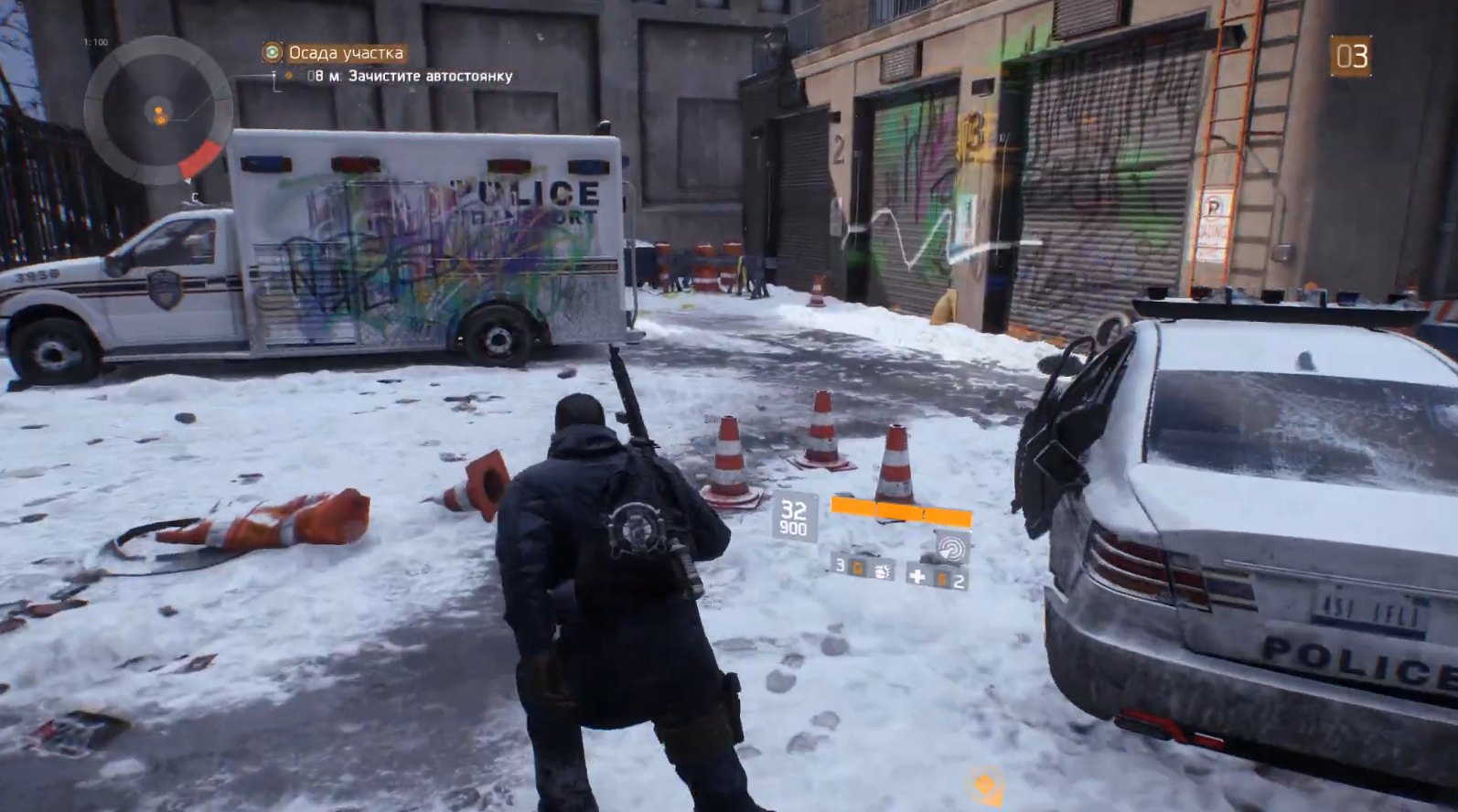Click the level 03 badge
Screen dimensions: 1458x812
point(1350,57)
